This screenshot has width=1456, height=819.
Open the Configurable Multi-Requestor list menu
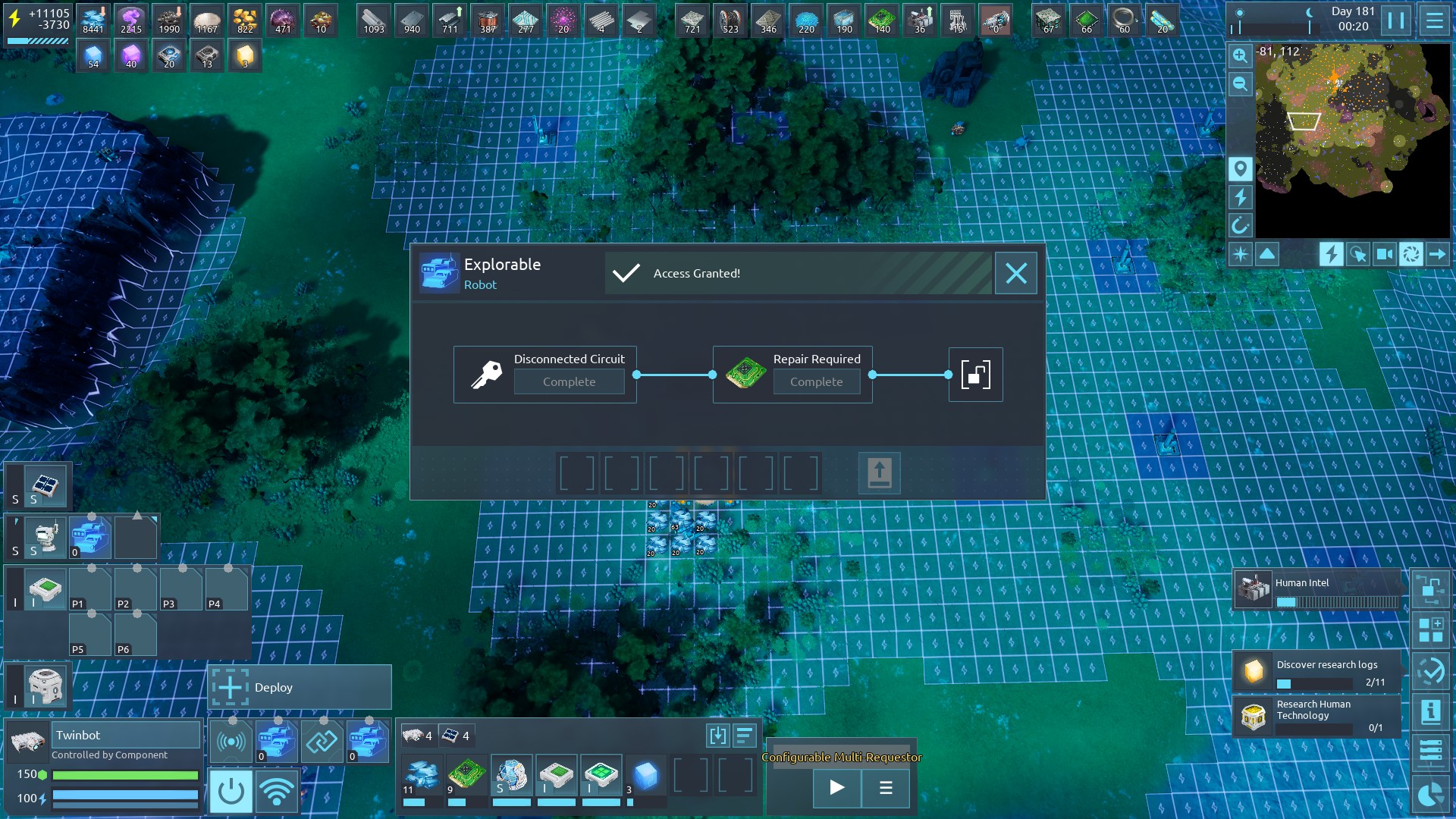pyautogui.click(x=886, y=787)
